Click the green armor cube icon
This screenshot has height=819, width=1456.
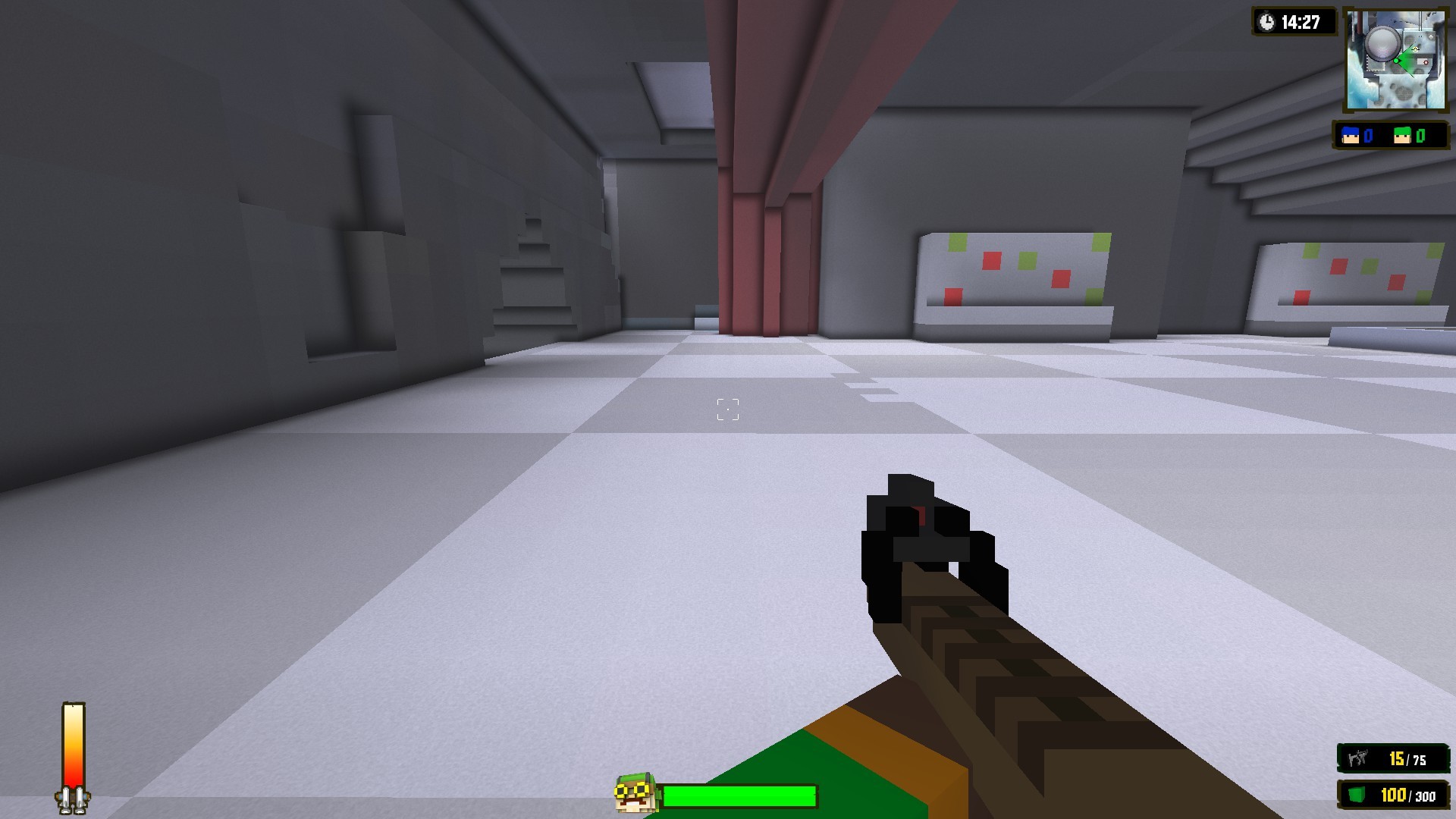tap(1357, 795)
